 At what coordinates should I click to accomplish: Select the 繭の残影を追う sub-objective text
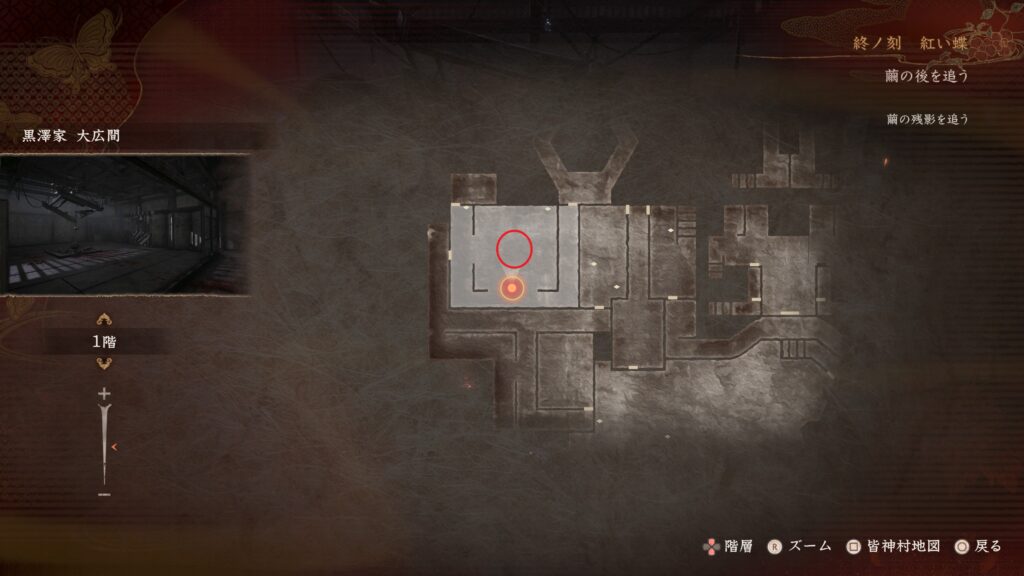pyautogui.click(x=927, y=119)
